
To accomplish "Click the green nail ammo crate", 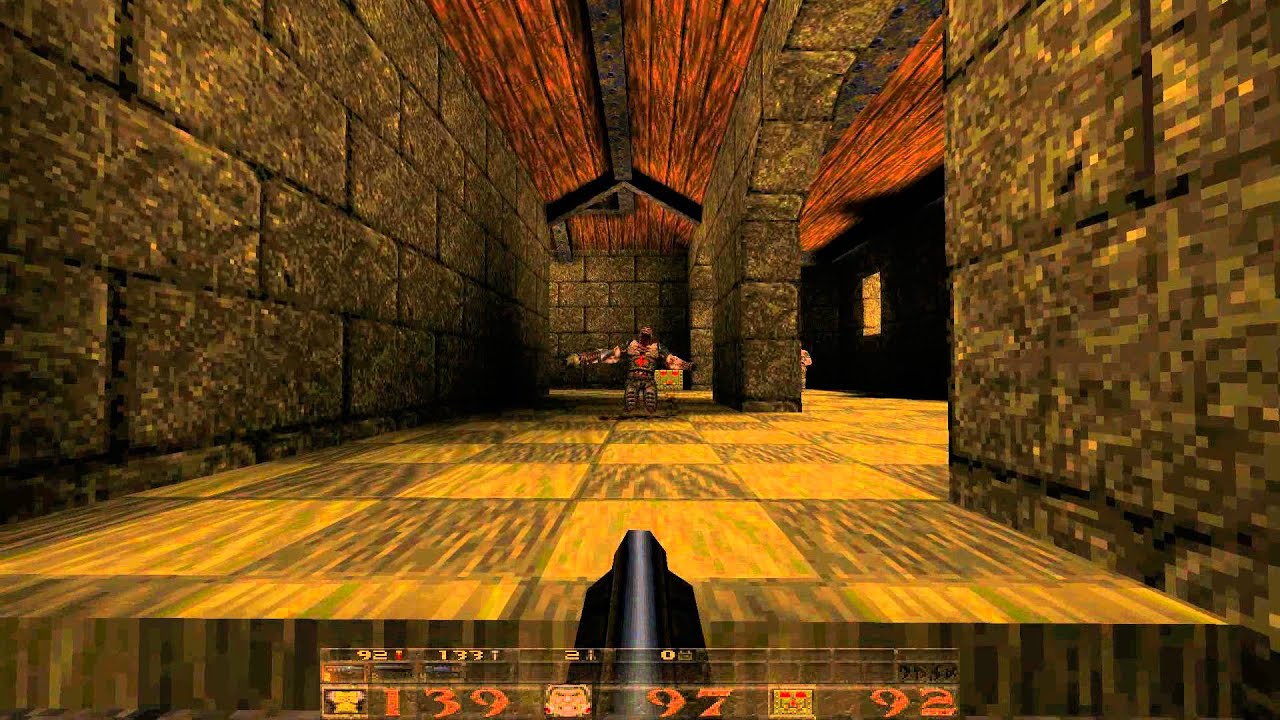I will pyautogui.click(x=667, y=378).
